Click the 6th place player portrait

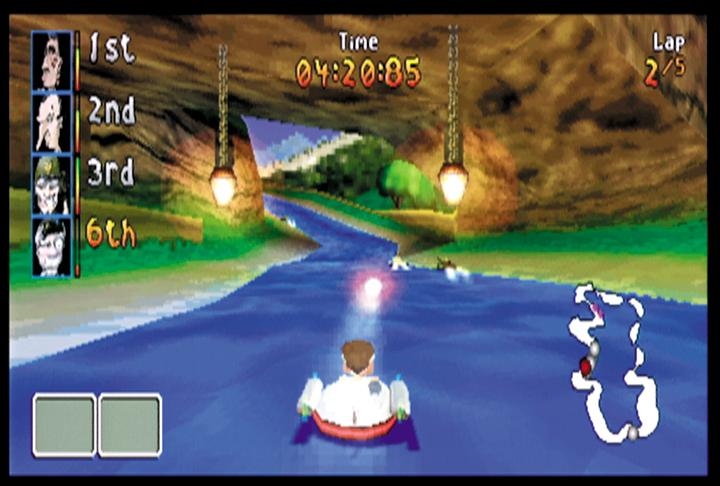pos(51,246)
